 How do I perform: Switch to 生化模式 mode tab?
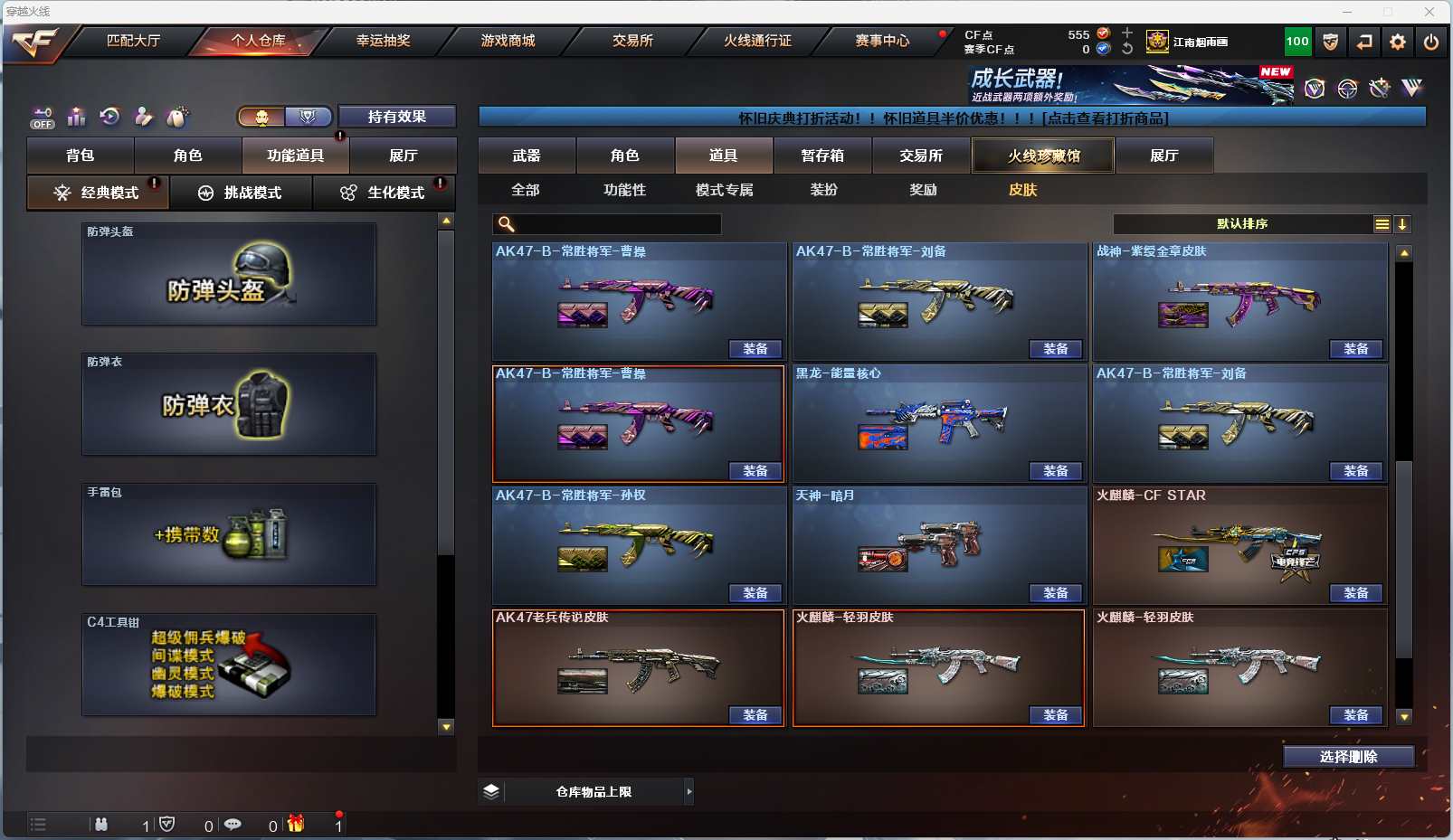[385, 193]
